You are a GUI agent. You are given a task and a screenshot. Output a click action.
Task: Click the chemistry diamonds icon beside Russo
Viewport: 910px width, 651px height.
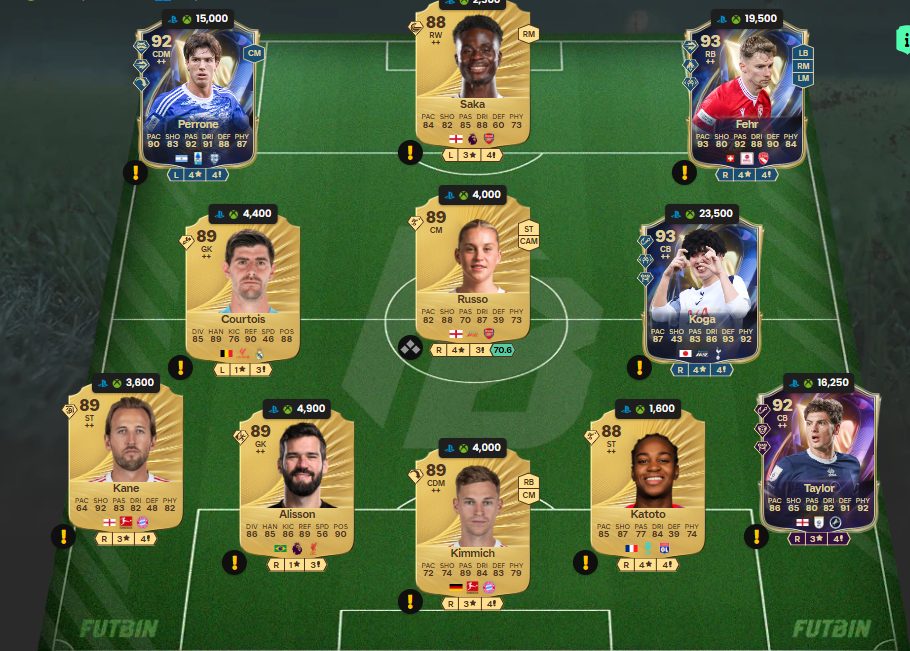click(409, 348)
